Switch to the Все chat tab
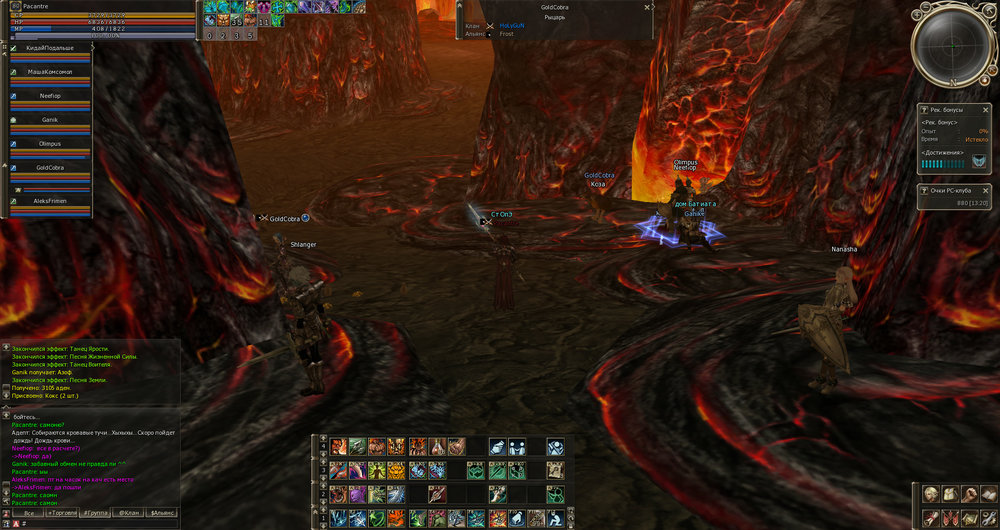This screenshot has width=1000, height=530. click(x=29, y=512)
